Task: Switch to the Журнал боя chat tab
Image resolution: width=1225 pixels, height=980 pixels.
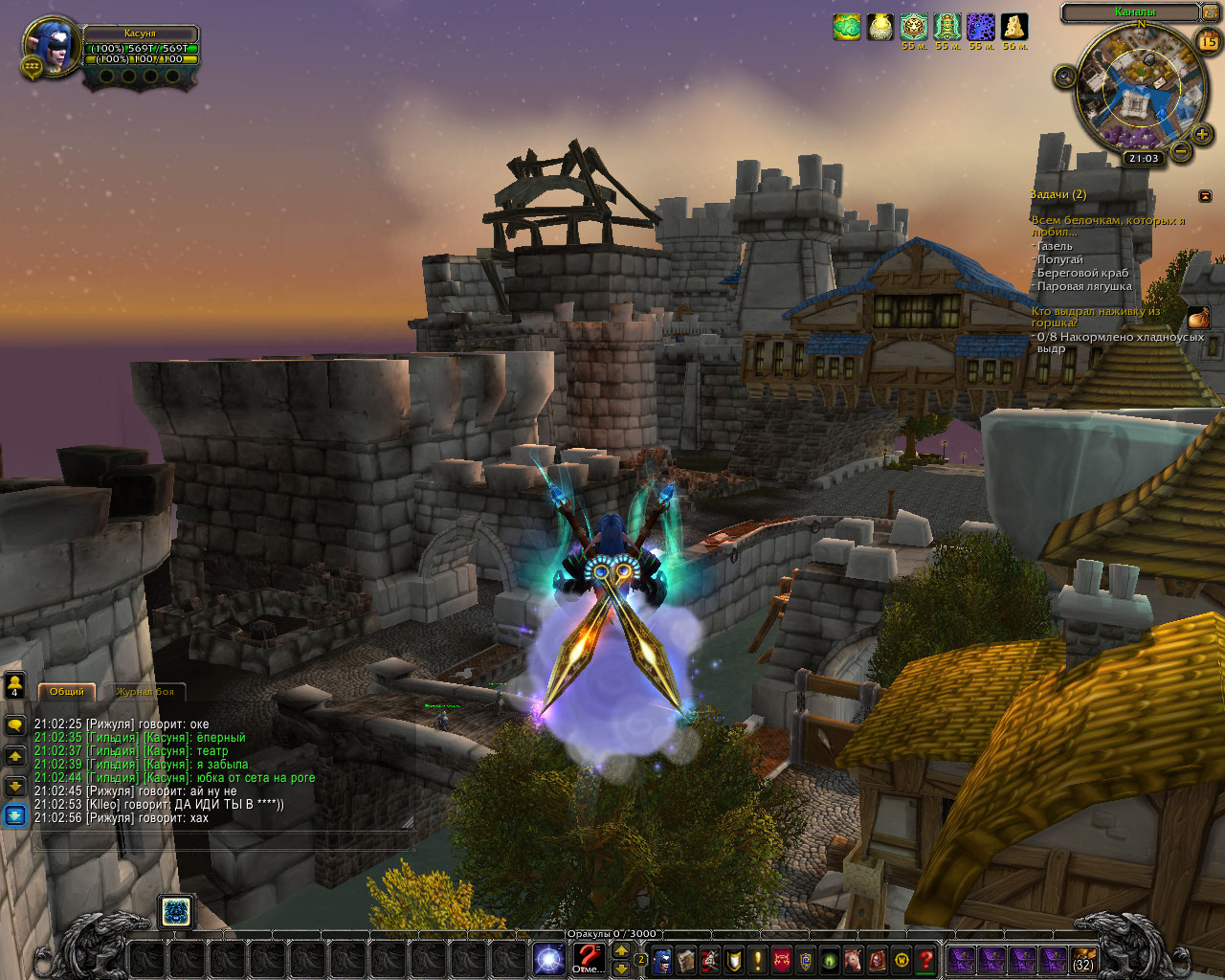Action: 145,691
